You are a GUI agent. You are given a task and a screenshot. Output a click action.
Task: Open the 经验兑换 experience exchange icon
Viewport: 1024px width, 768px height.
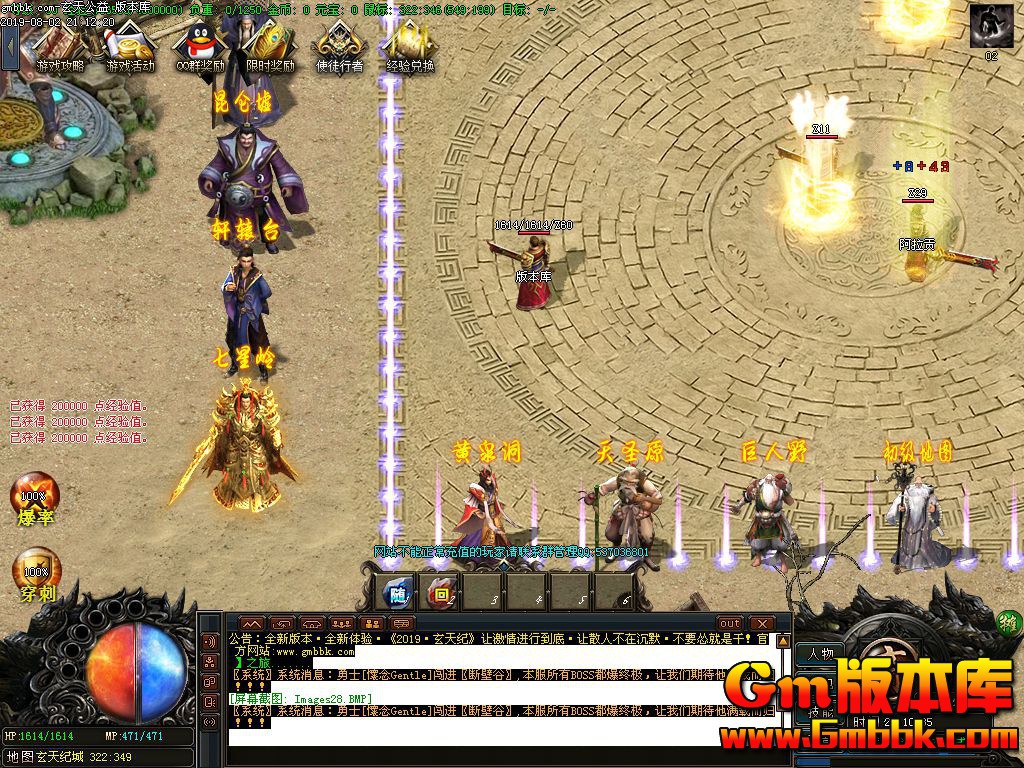pos(410,47)
